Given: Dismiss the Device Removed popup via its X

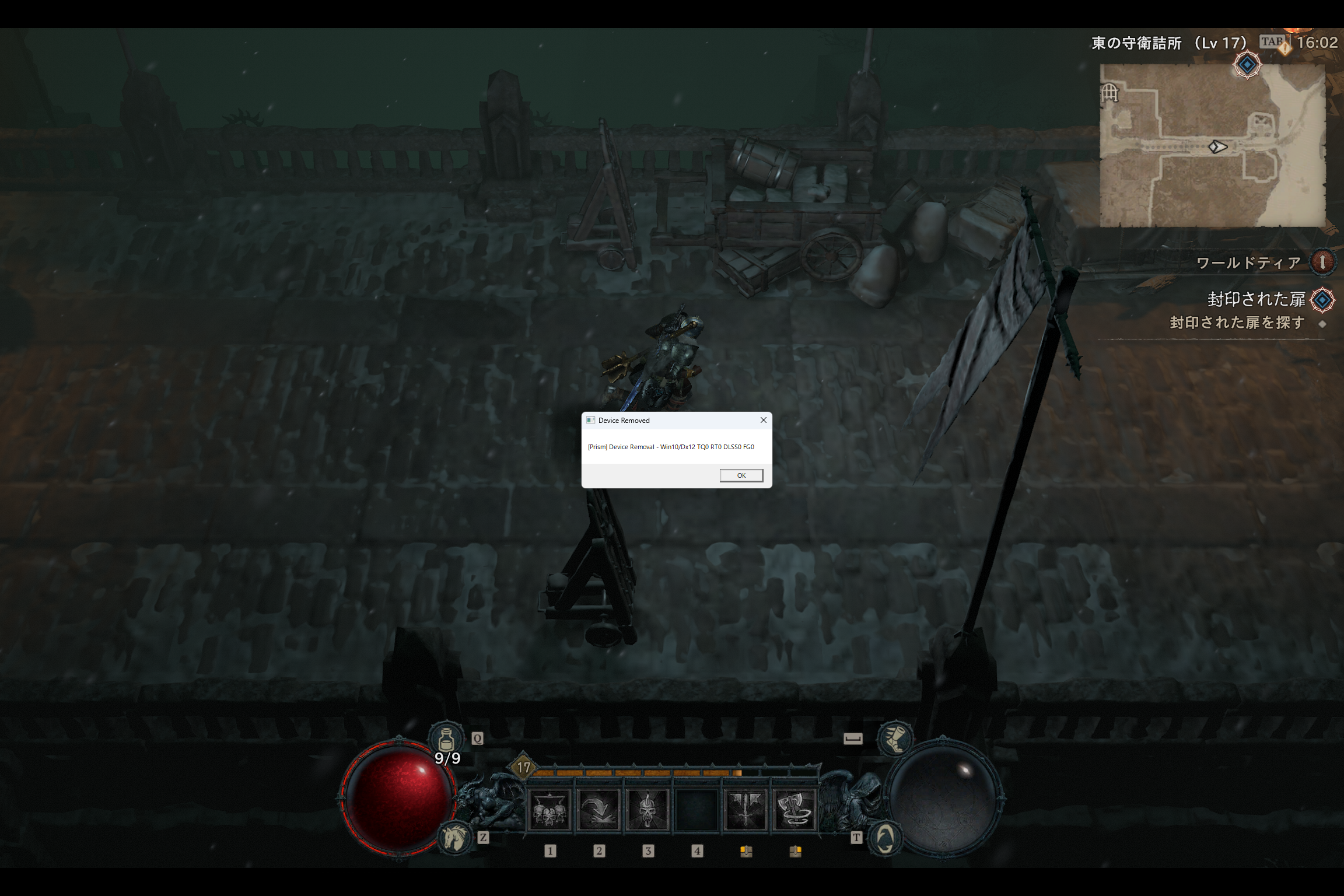Looking at the screenshot, I should click(763, 420).
